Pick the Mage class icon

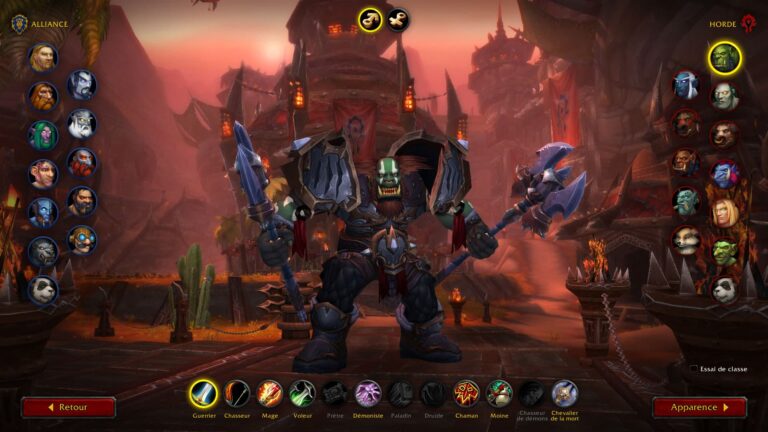pos(270,393)
